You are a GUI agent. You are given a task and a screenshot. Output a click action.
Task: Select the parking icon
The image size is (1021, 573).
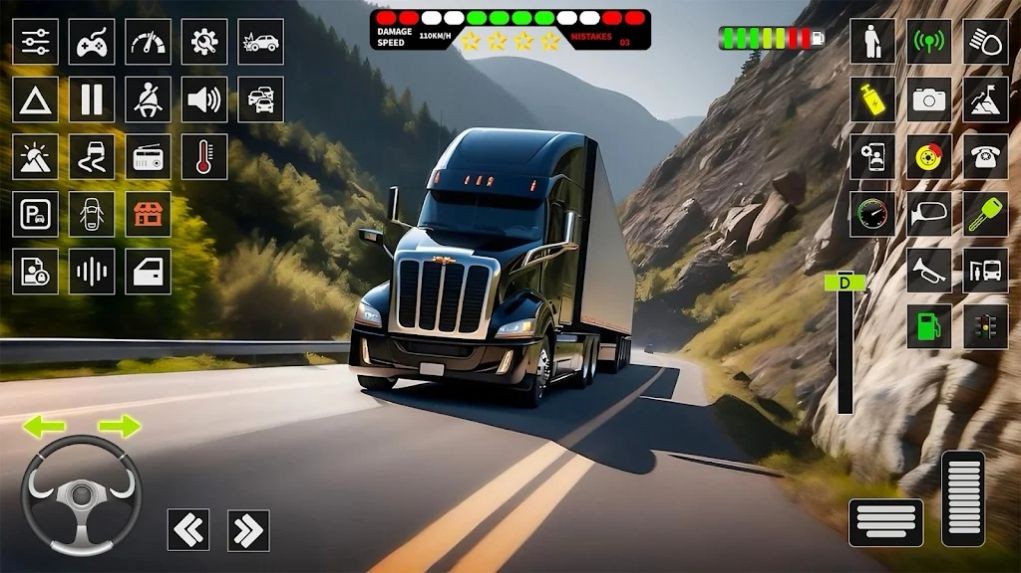[35, 214]
